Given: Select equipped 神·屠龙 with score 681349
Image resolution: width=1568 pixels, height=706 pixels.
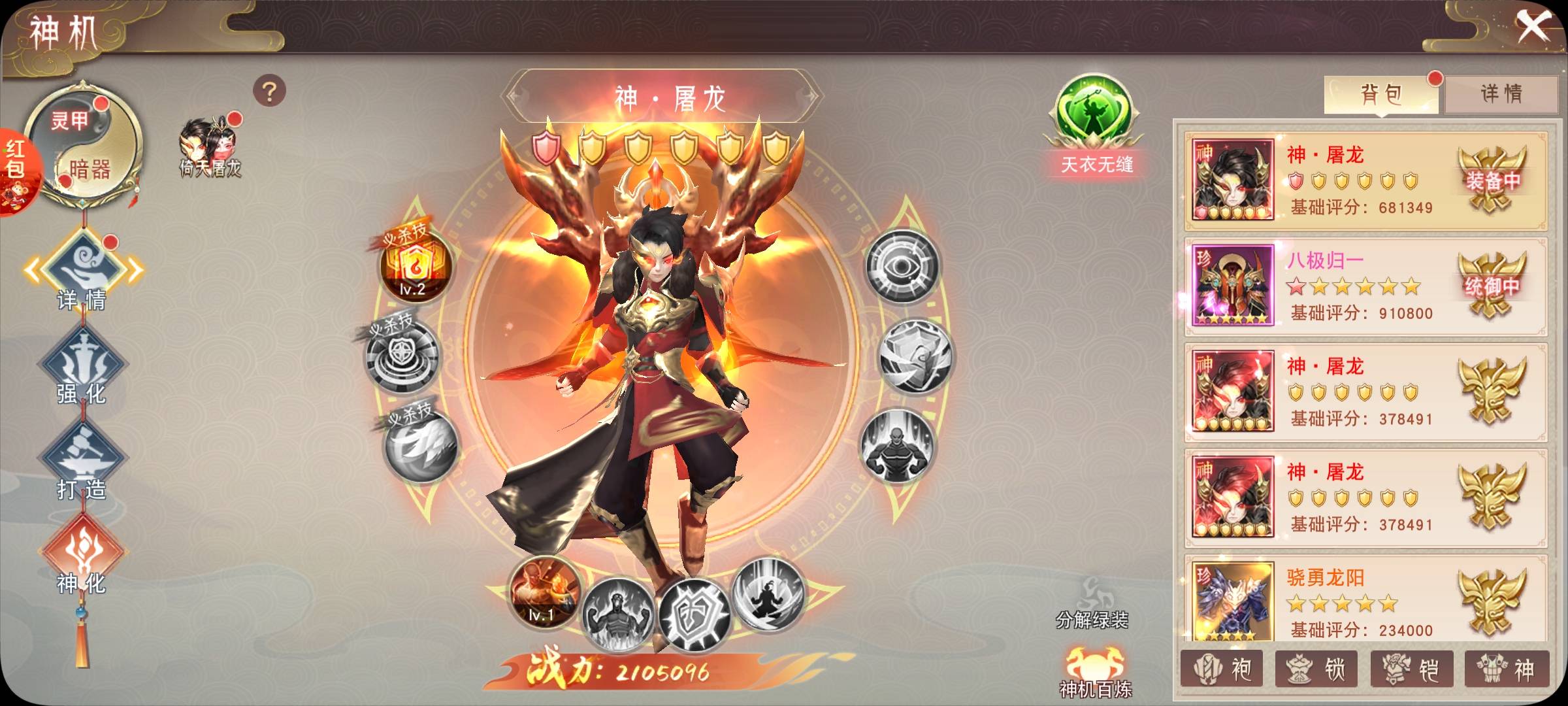Looking at the screenshot, I should point(1365,181).
